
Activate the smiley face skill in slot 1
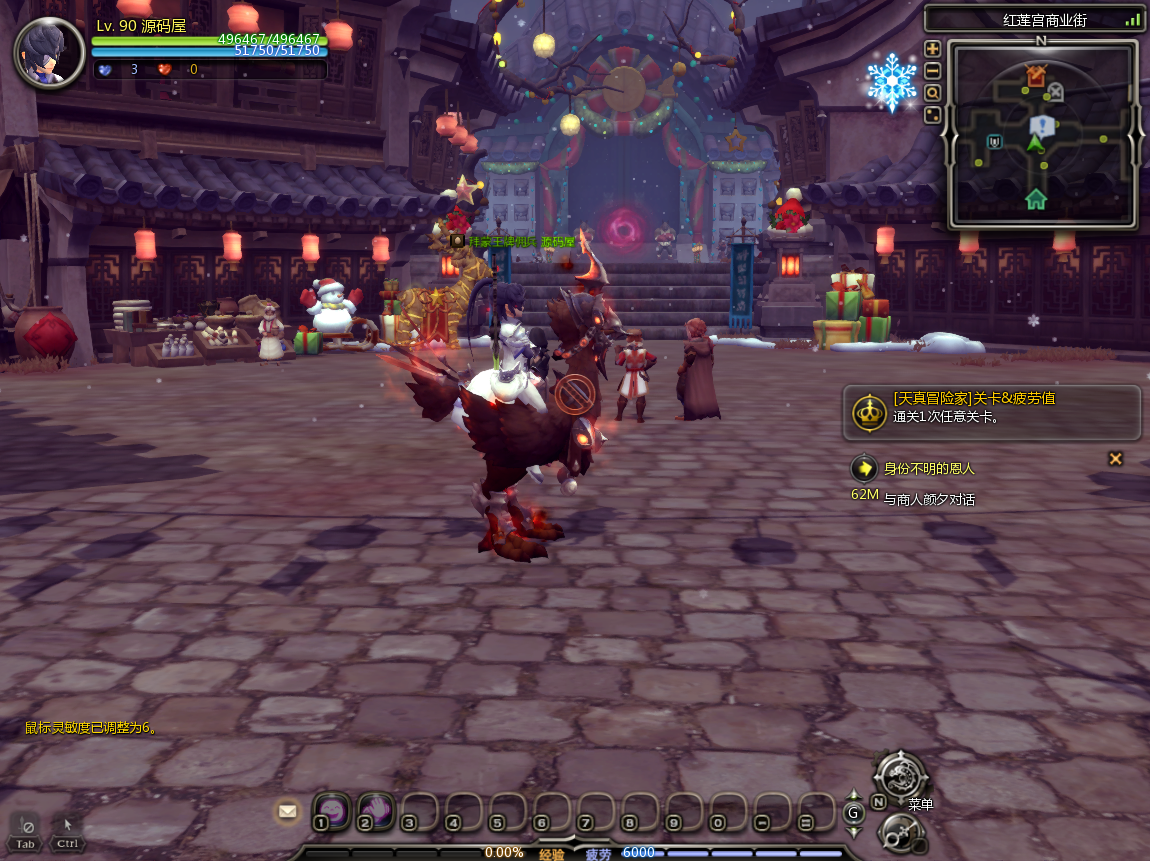(x=331, y=809)
